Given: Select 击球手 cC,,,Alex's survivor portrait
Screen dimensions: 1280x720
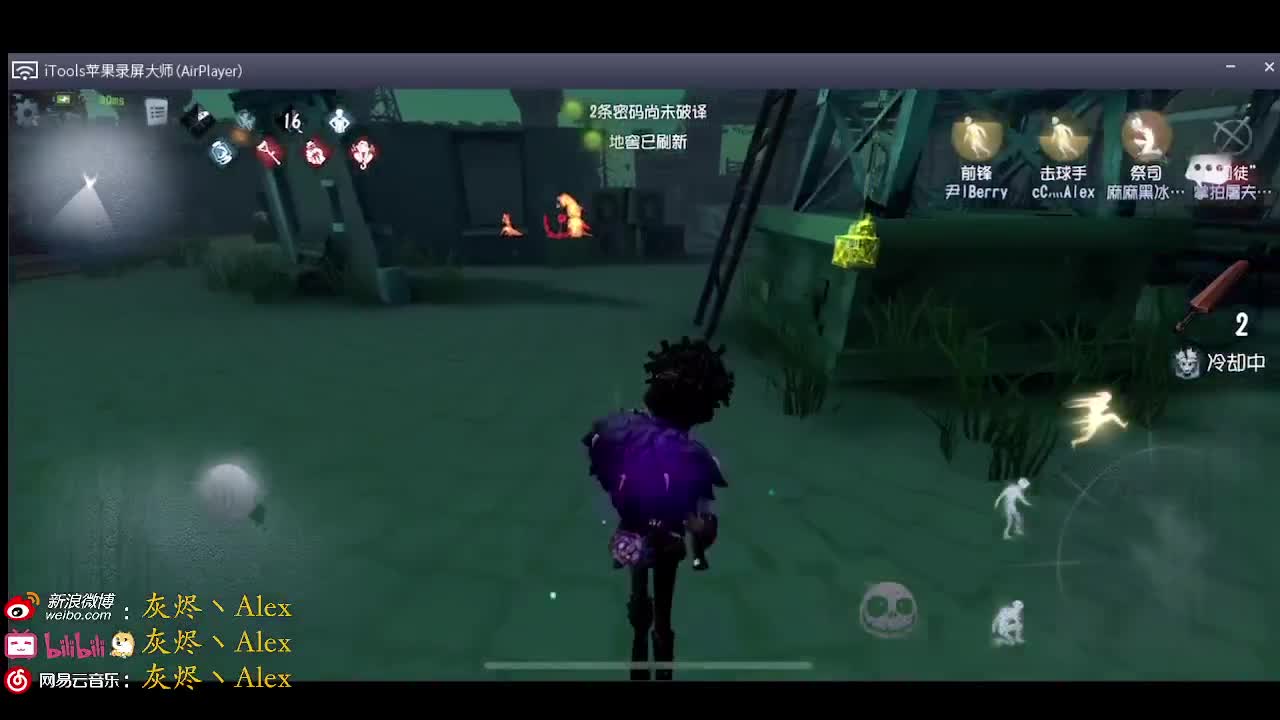Looking at the screenshot, I should pos(1063,135).
